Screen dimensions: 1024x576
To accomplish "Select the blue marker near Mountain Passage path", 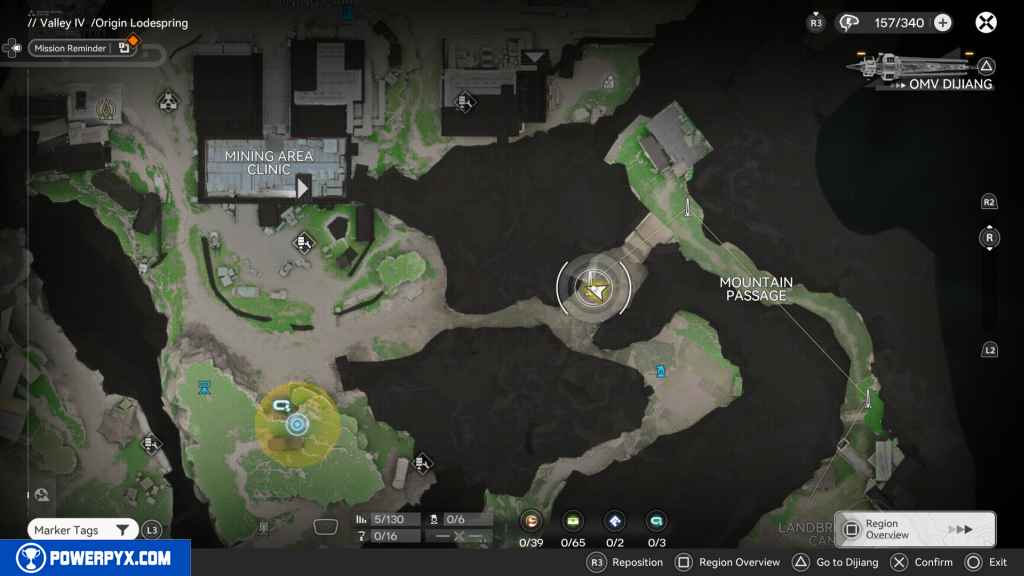I will 660,371.
